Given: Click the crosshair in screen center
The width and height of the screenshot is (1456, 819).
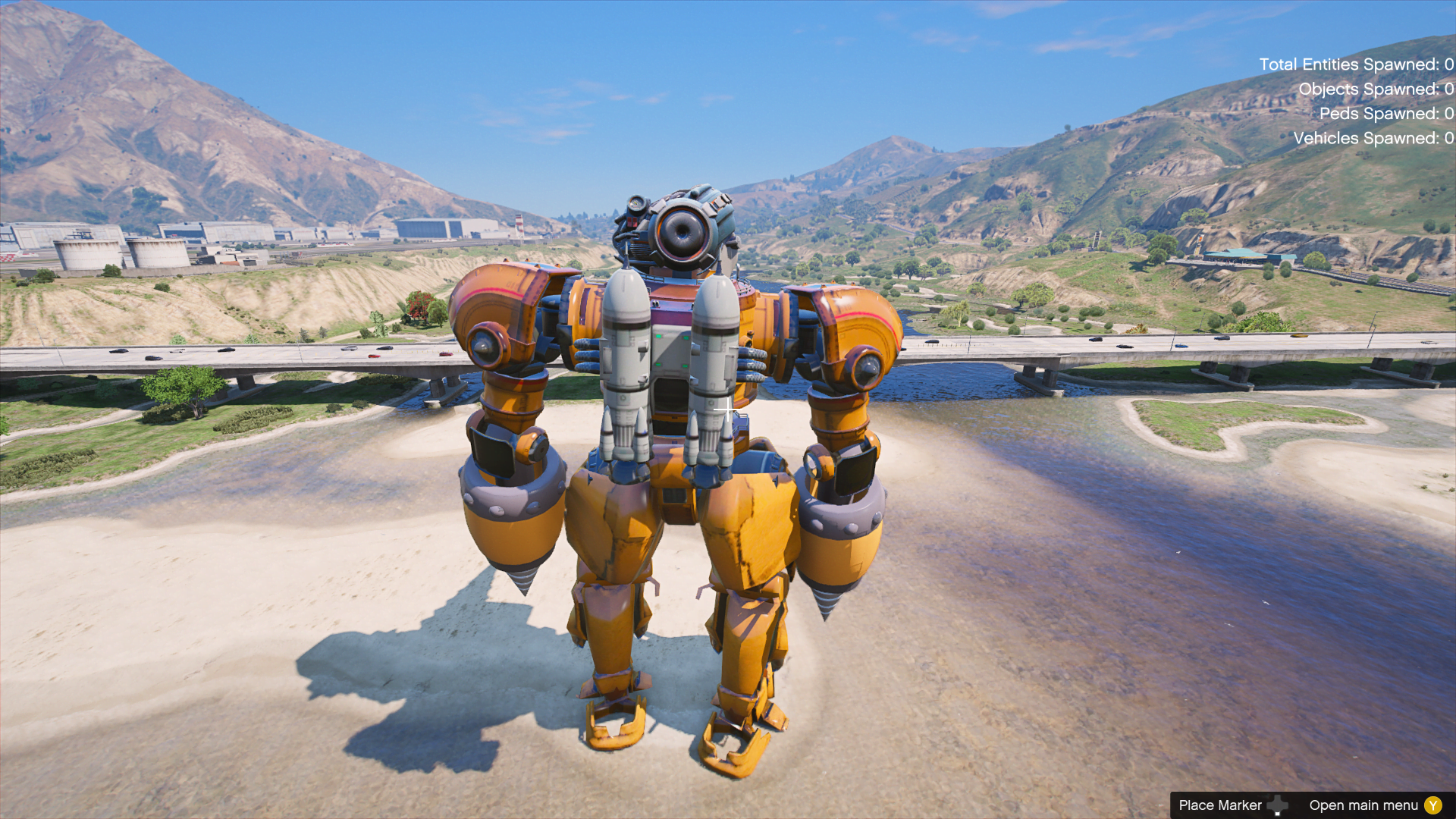Looking at the screenshot, I should tap(726, 409).
